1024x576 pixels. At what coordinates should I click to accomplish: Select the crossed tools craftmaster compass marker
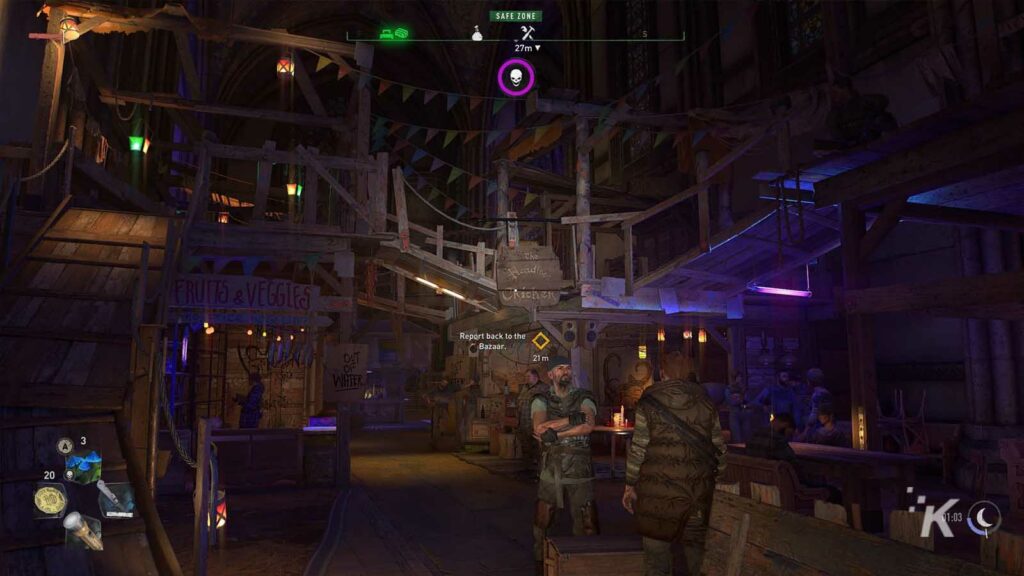coord(523,33)
